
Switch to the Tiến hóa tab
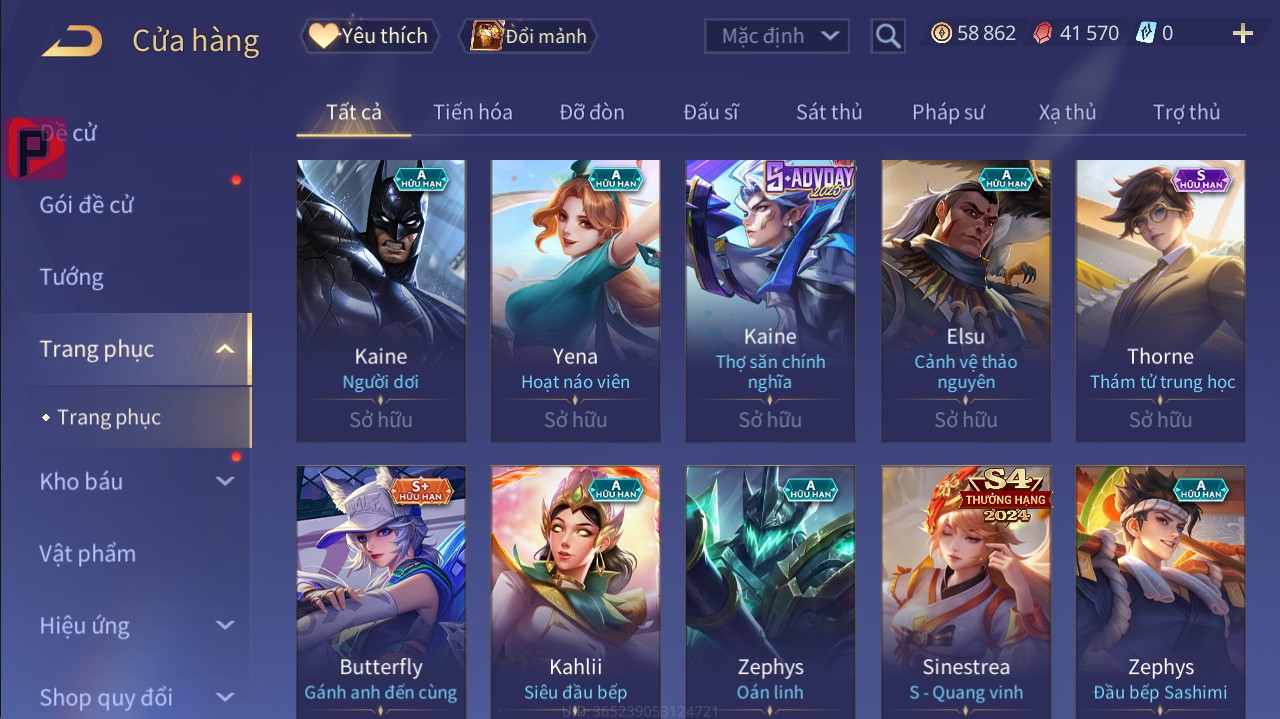(472, 112)
